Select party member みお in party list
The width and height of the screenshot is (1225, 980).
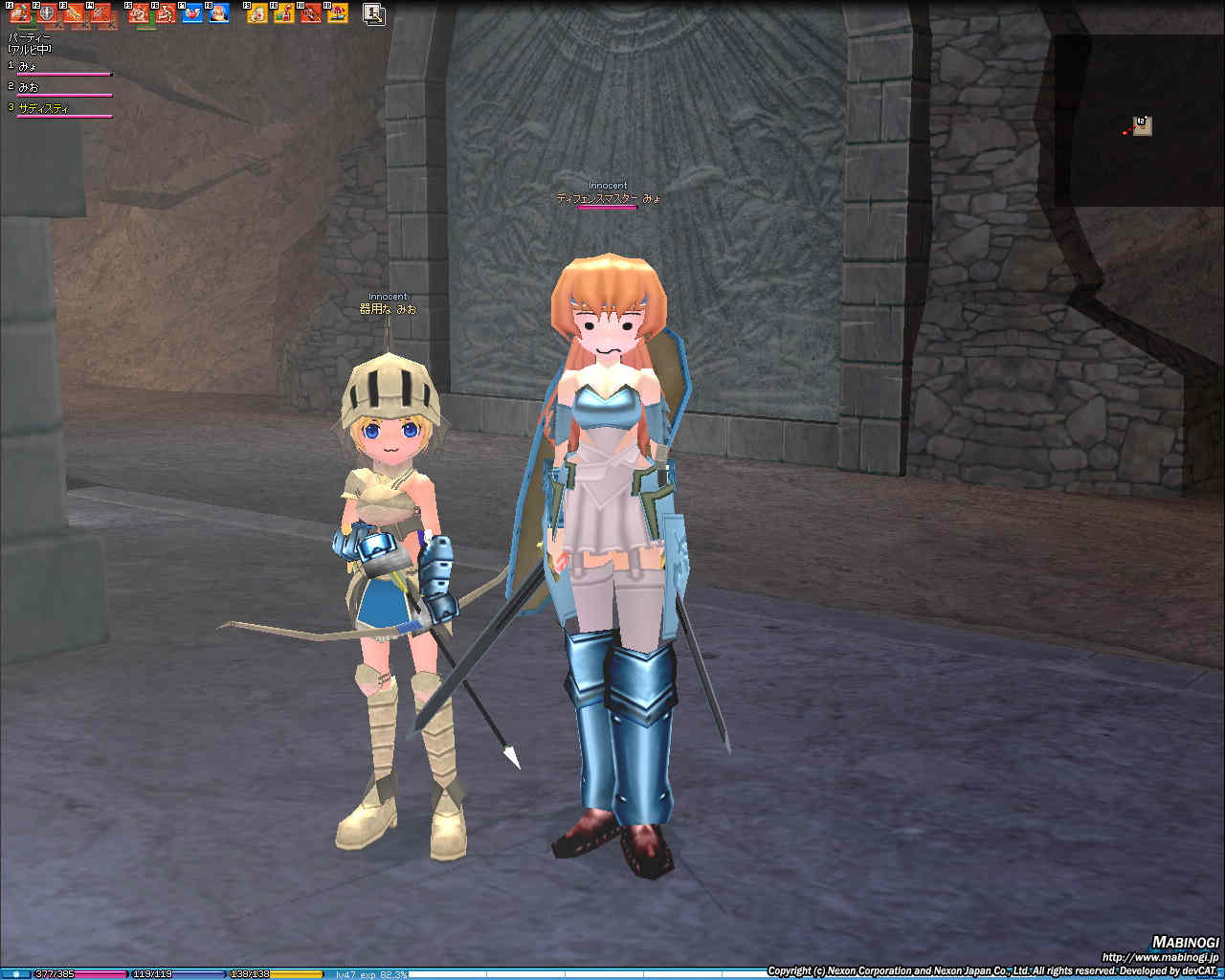click(31, 87)
